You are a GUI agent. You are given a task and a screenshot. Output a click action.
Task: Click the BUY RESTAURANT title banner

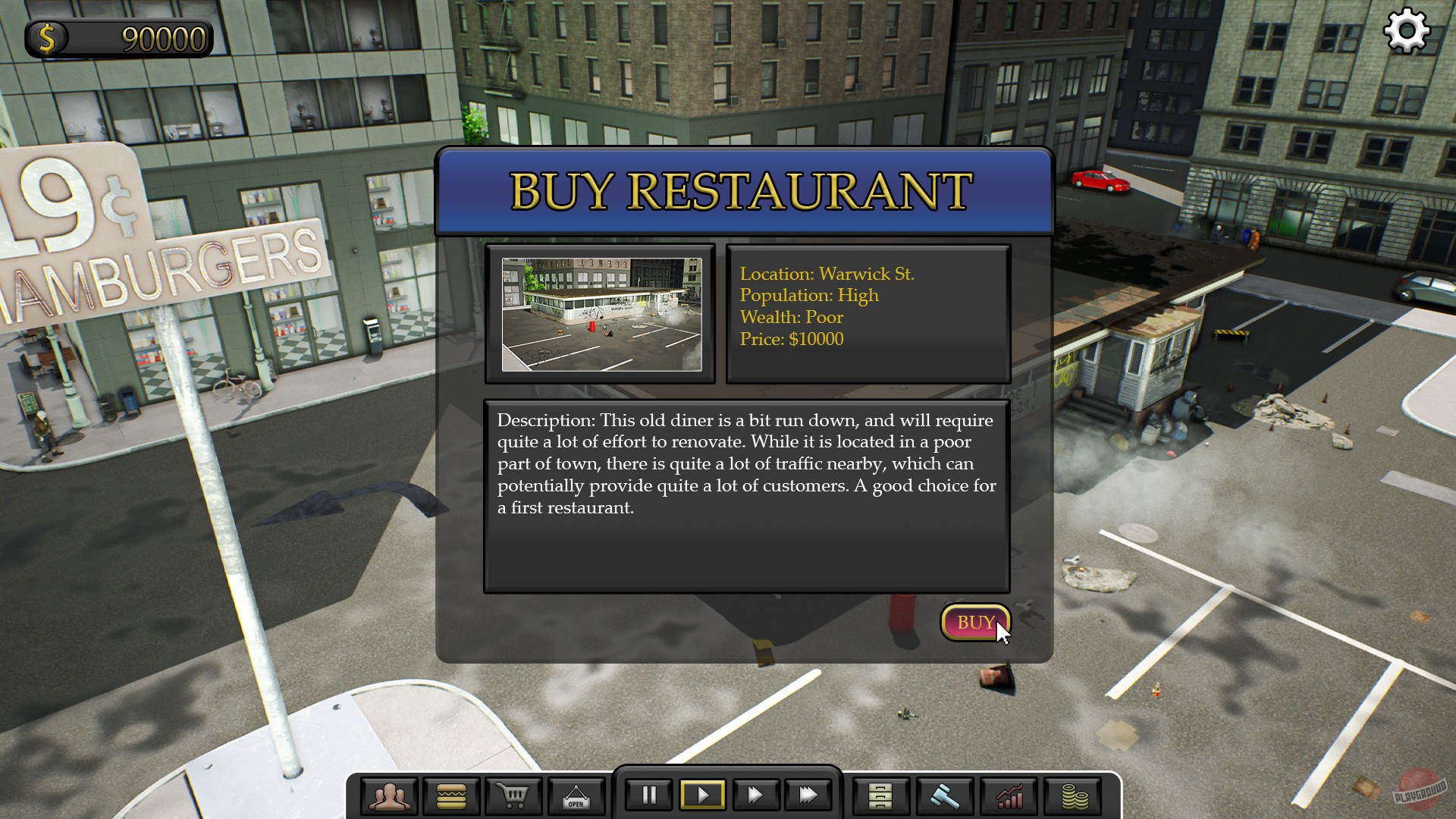tap(742, 189)
